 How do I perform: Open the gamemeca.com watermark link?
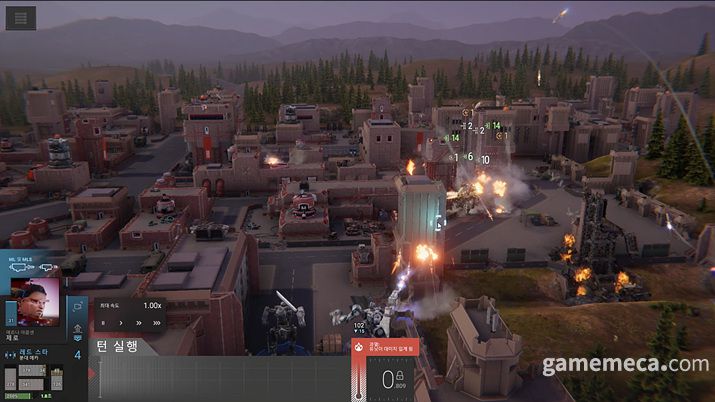click(x=625, y=365)
